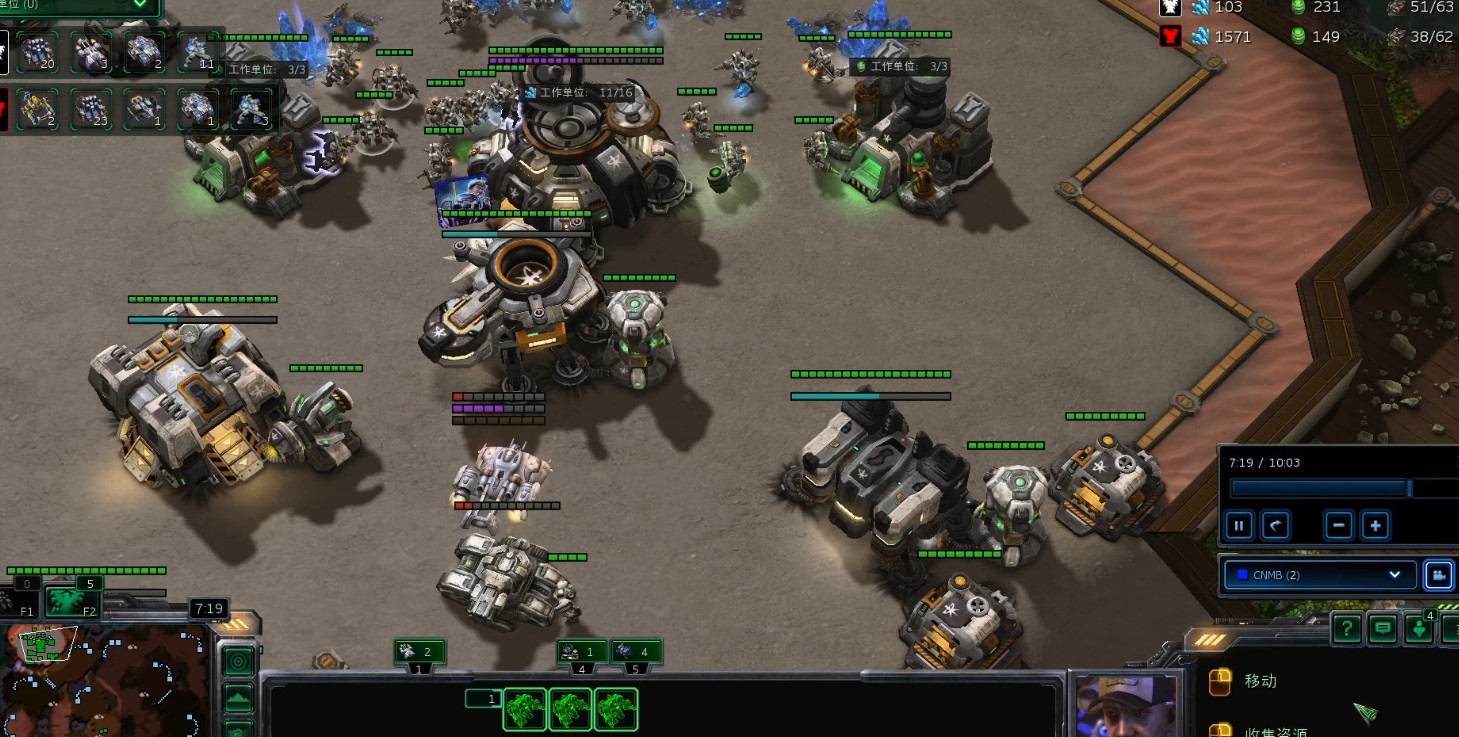The width and height of the screenshot is (1459, 737).
Task: Increase replay speed with the plus button
Action: pos(1375,525)
